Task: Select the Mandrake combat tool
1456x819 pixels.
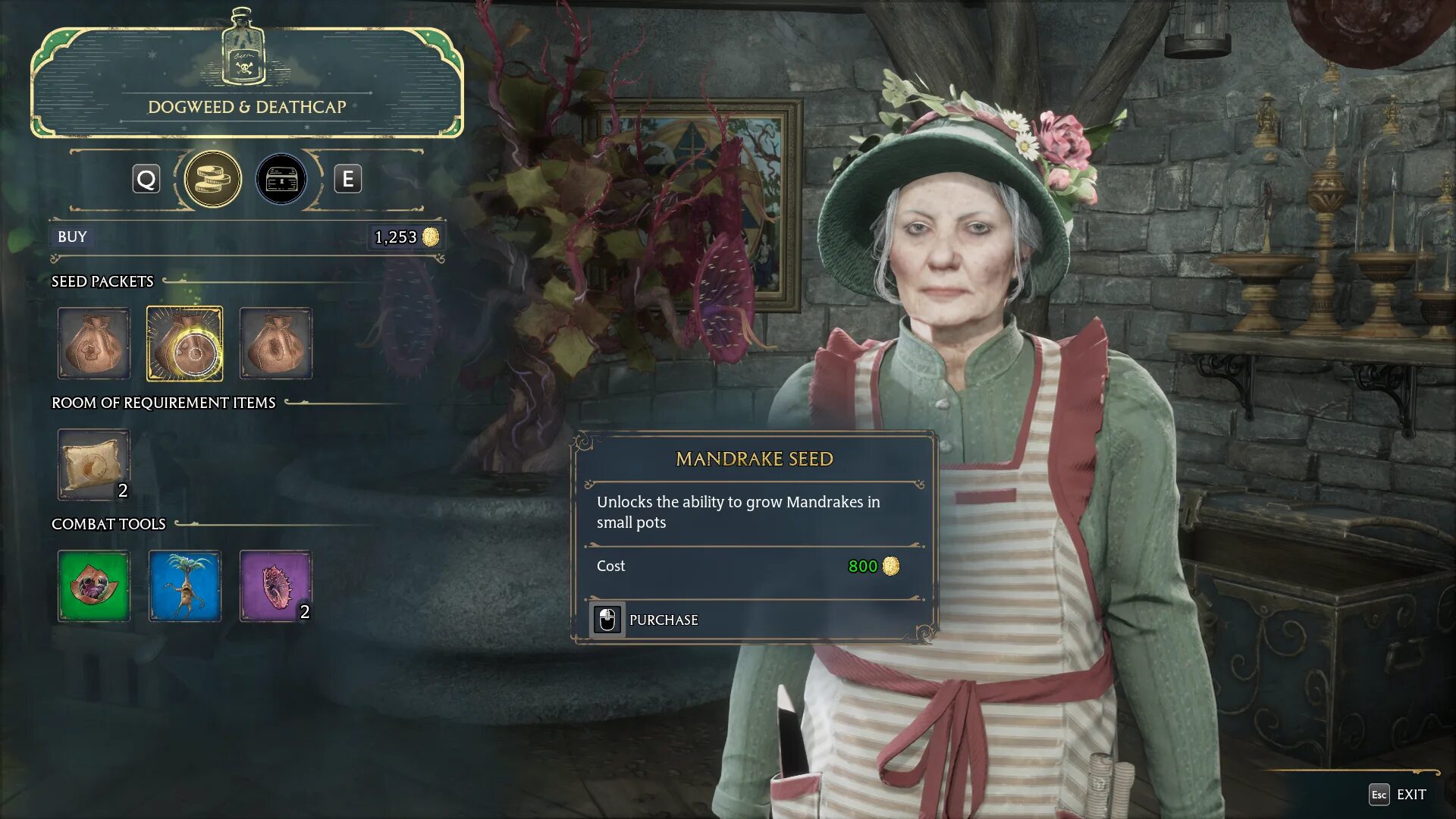Action: tap(185, 586)
